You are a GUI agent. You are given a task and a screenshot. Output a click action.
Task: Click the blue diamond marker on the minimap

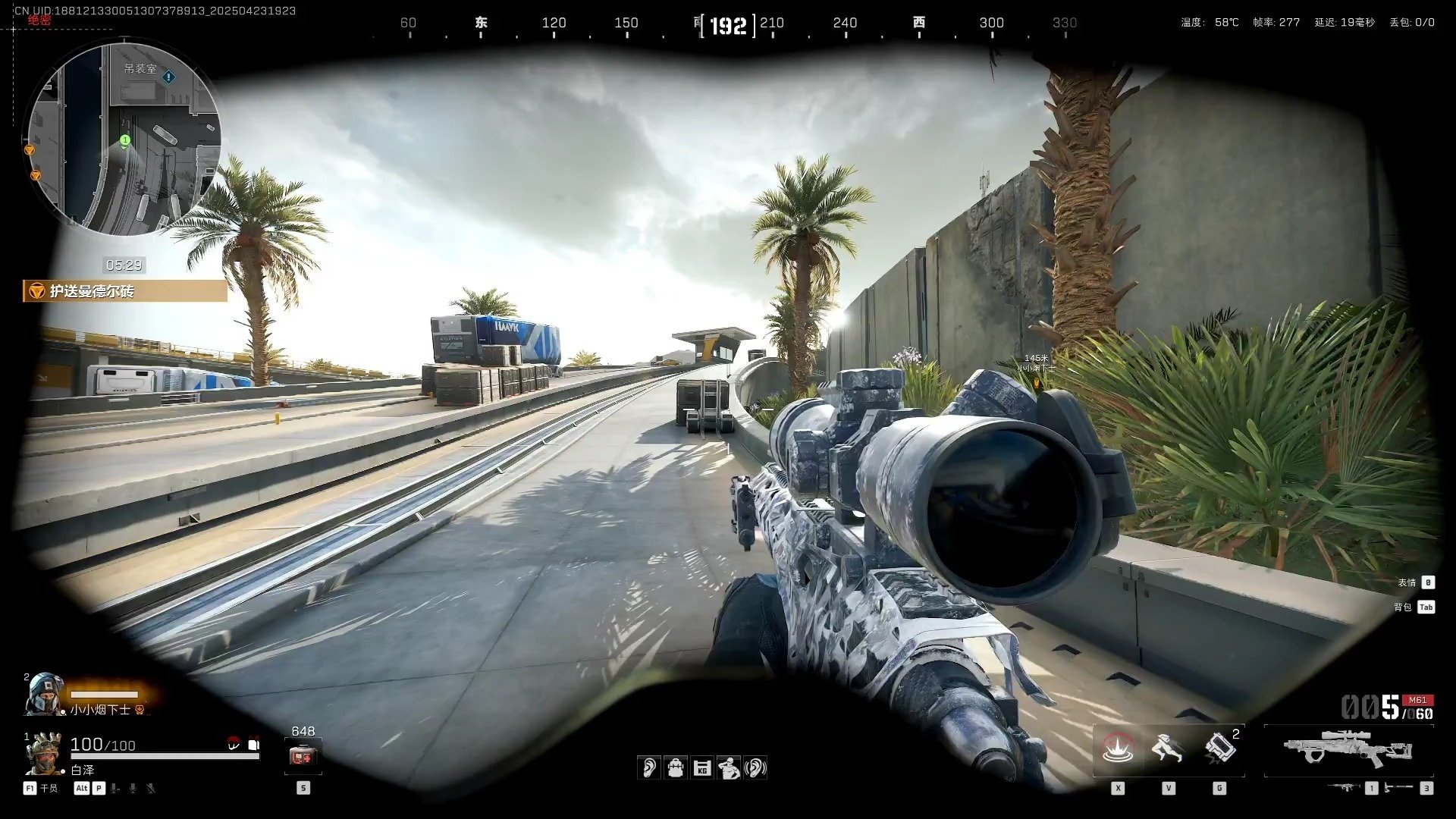(169, 77)
